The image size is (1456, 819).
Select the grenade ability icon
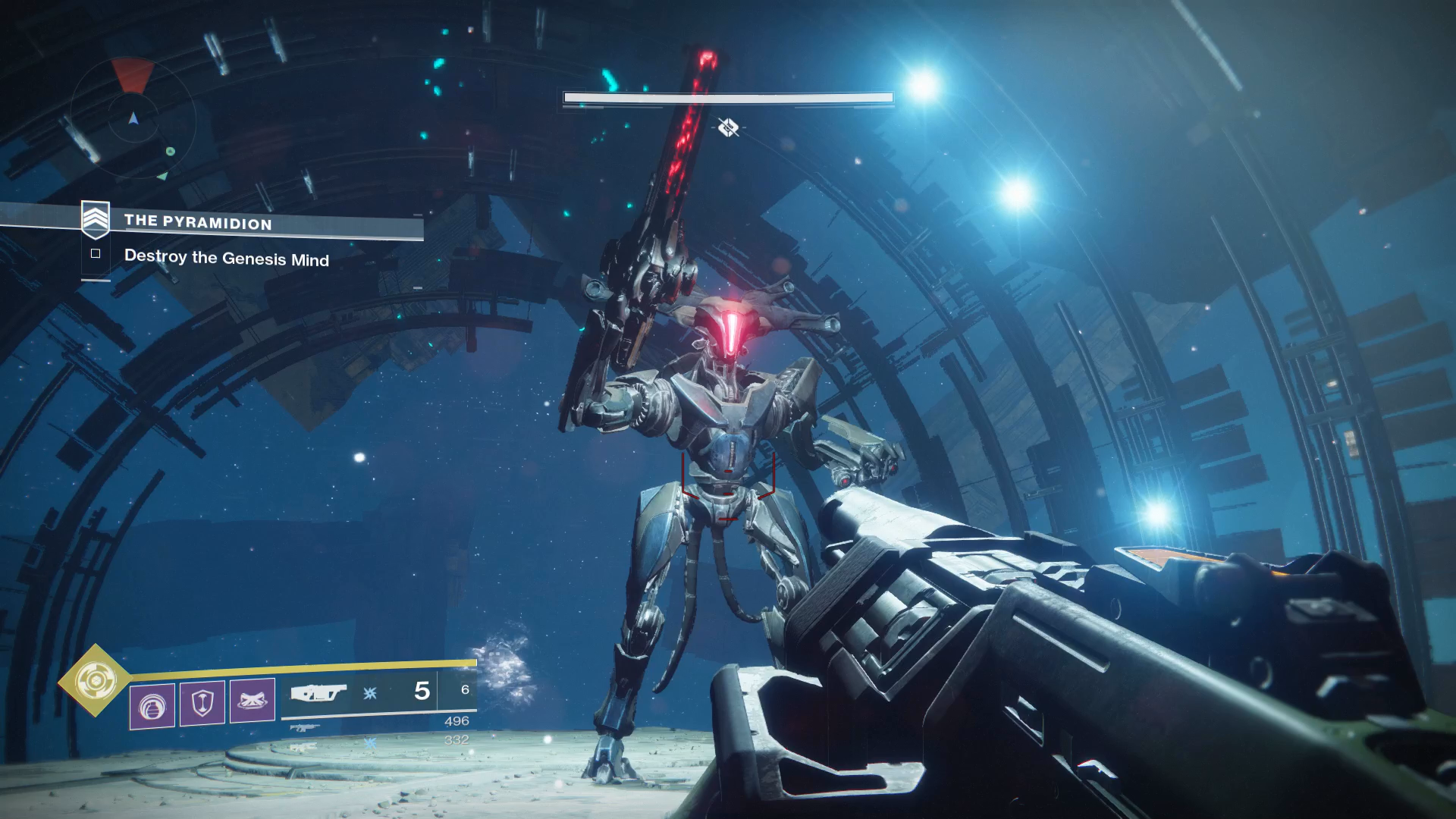(152, 701)
